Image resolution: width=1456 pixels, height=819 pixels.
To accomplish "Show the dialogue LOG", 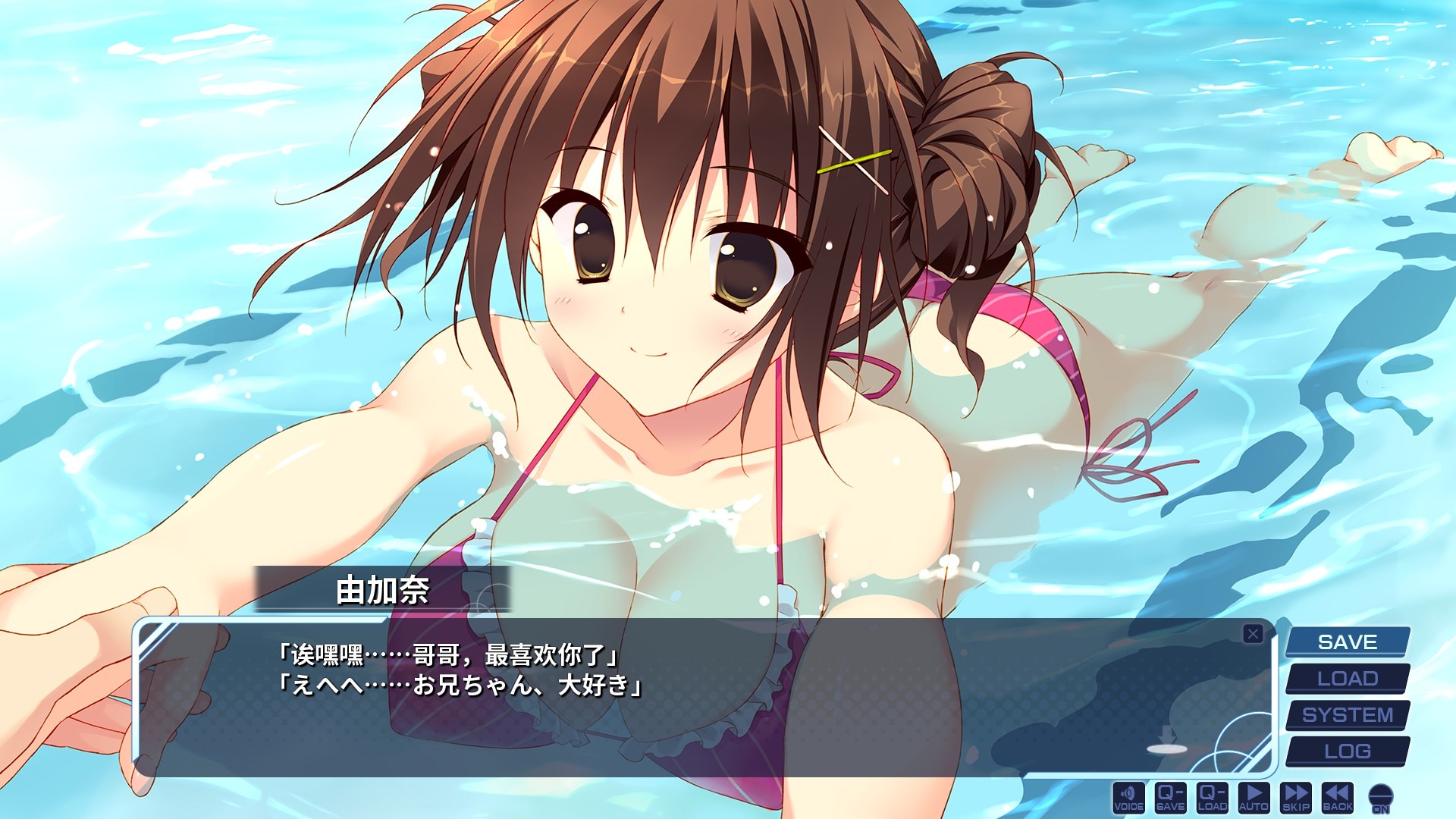I will tap(1347, 752).
